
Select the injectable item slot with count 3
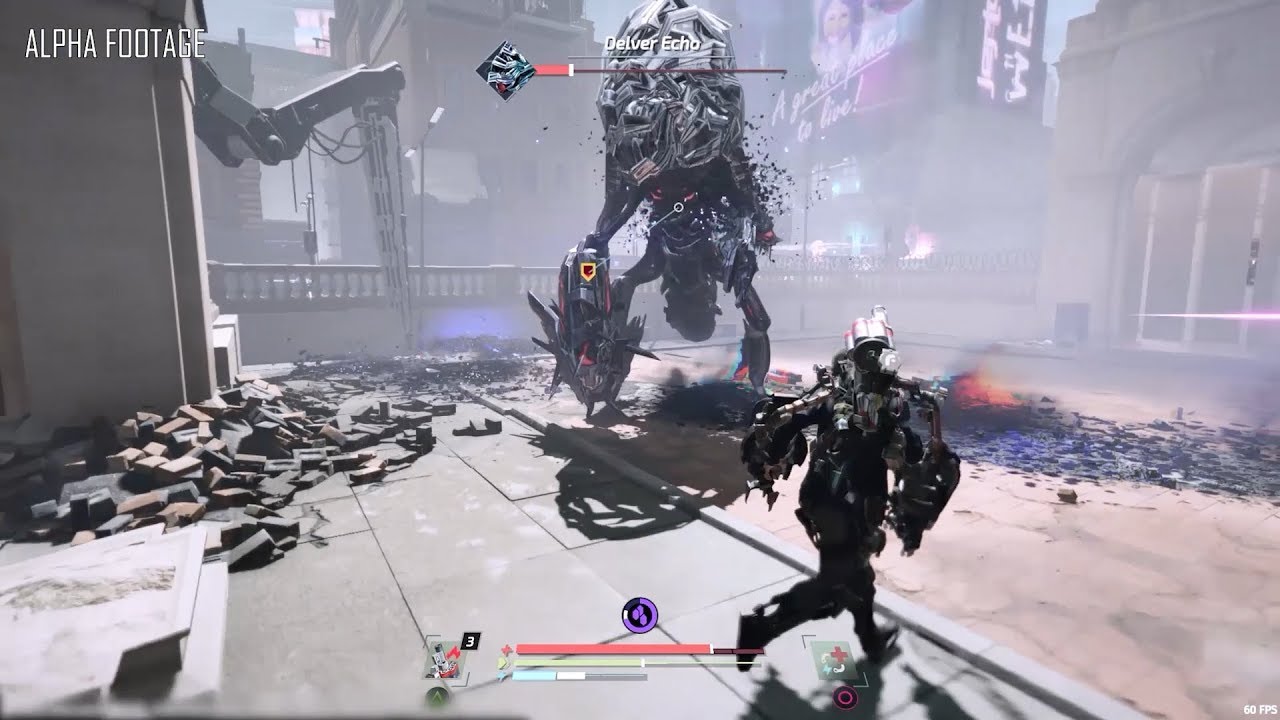point(441,657)
